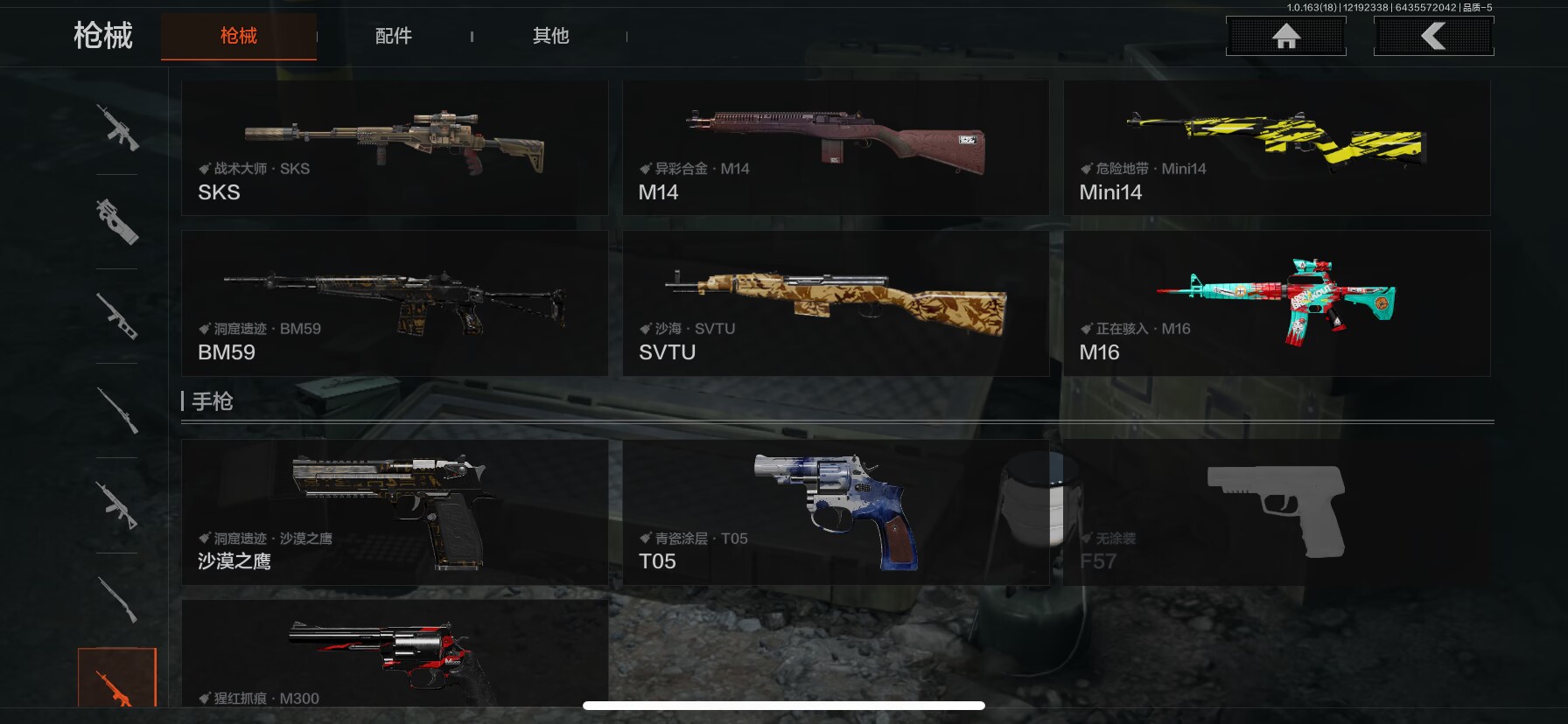The image size is (1568, 724).
Task: Open the 配件 tab
Action: tap(393, 36)
